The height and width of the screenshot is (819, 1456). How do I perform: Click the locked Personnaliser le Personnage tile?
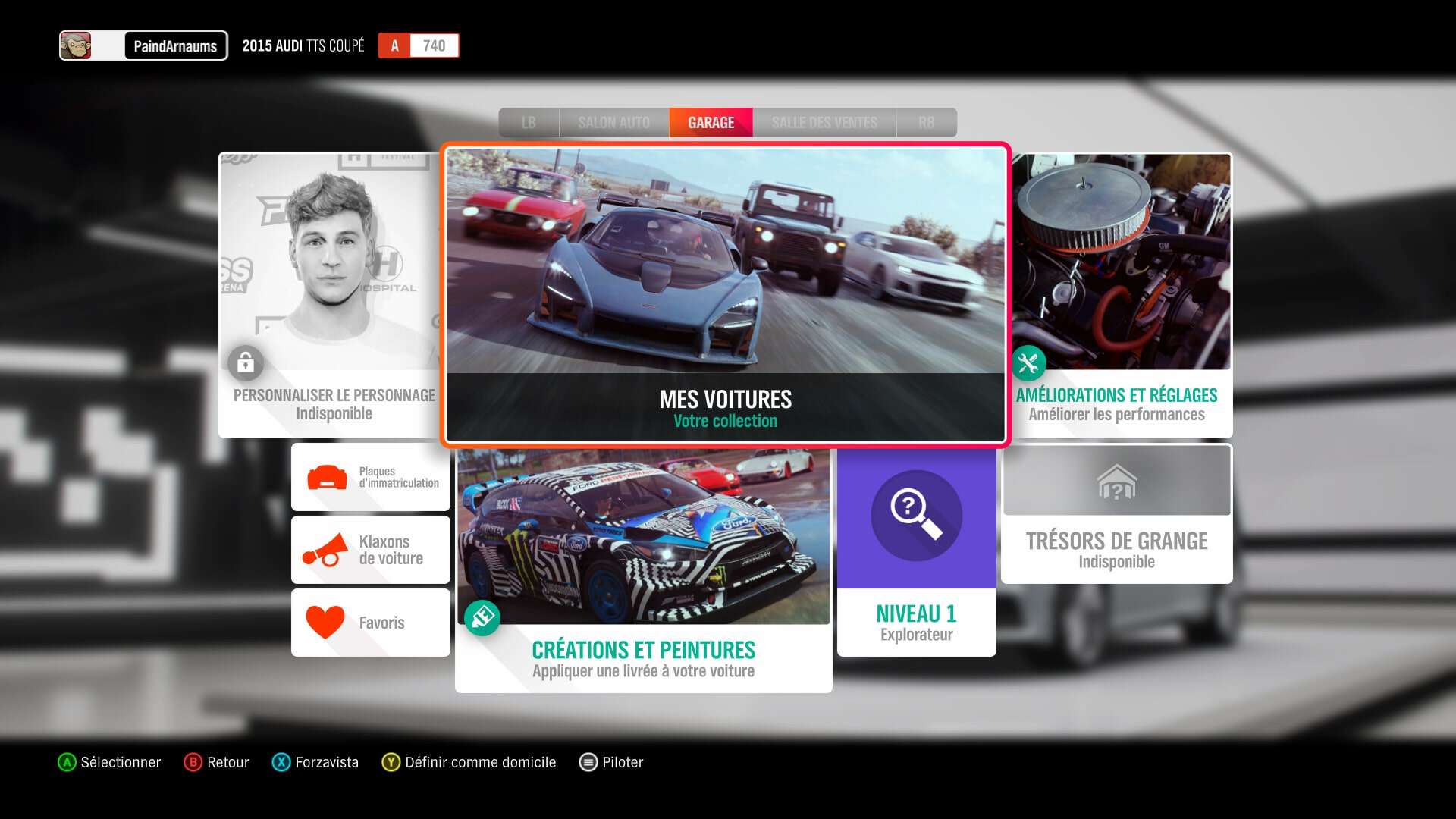[331, 294]
